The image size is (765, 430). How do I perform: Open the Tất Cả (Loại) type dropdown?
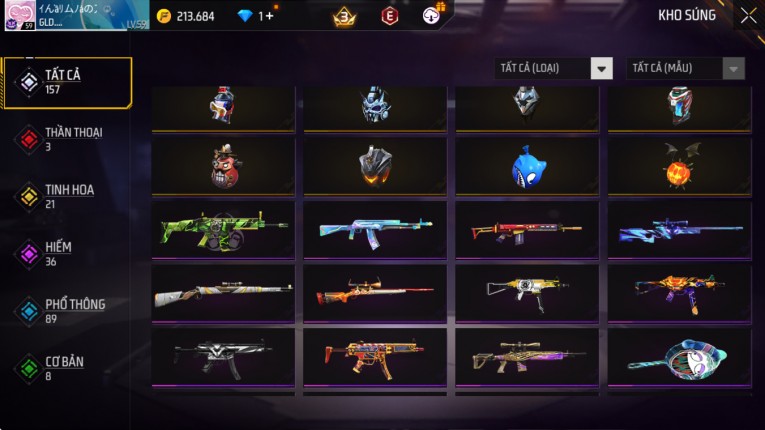[554, 68]
